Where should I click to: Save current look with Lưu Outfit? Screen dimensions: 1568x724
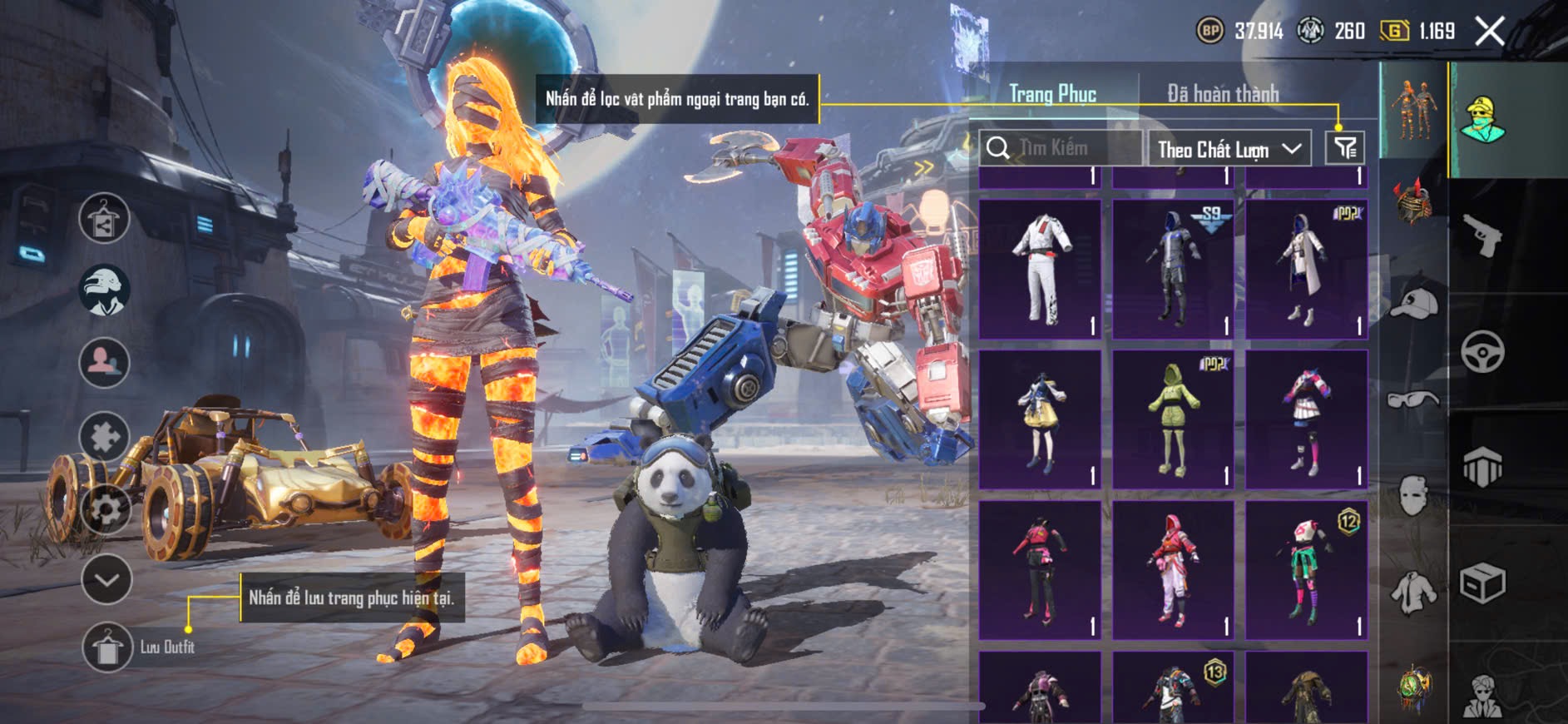tap(107, 647)
